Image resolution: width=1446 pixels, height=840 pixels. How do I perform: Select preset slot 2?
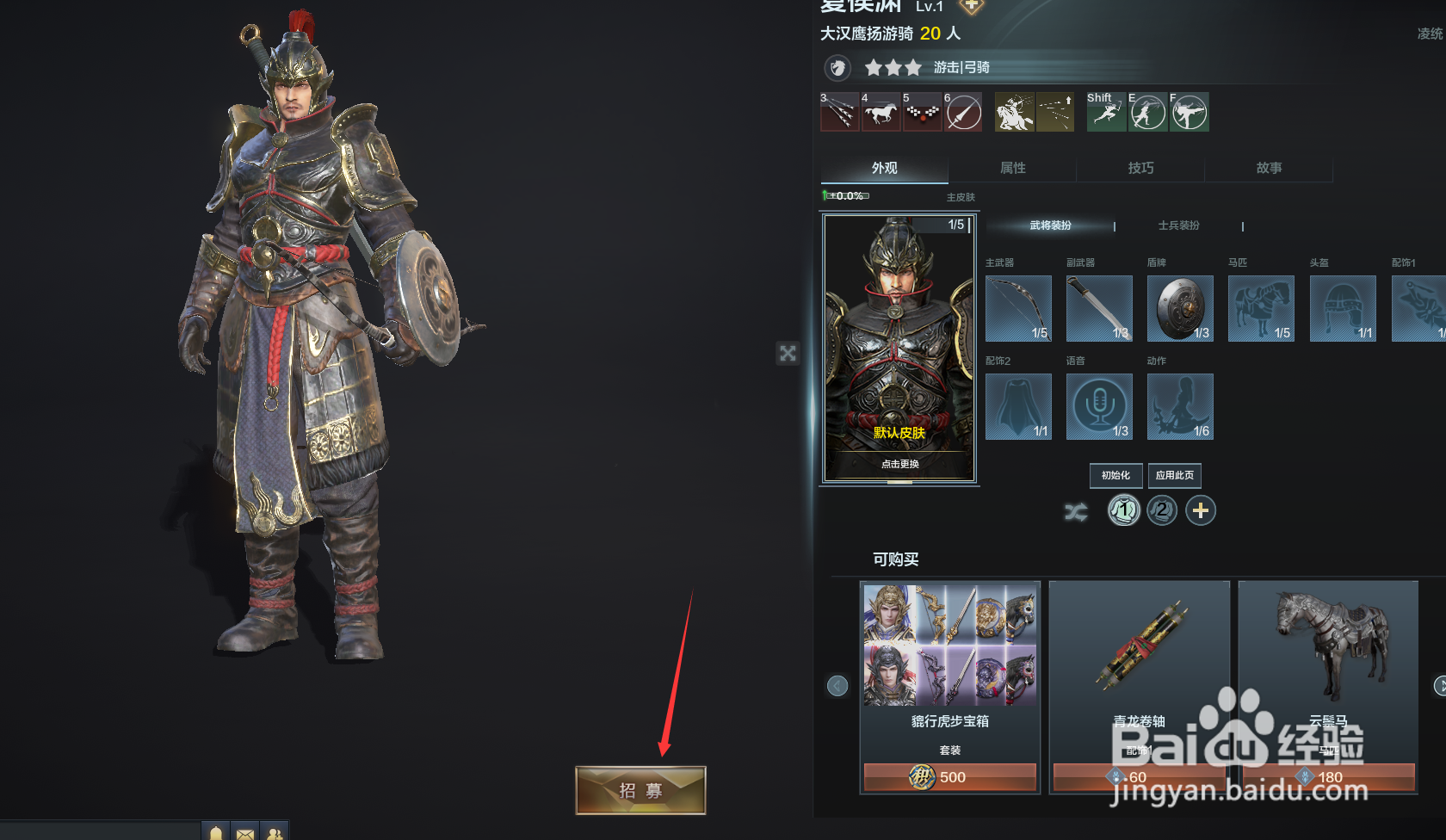click(x=1162, y=510)
